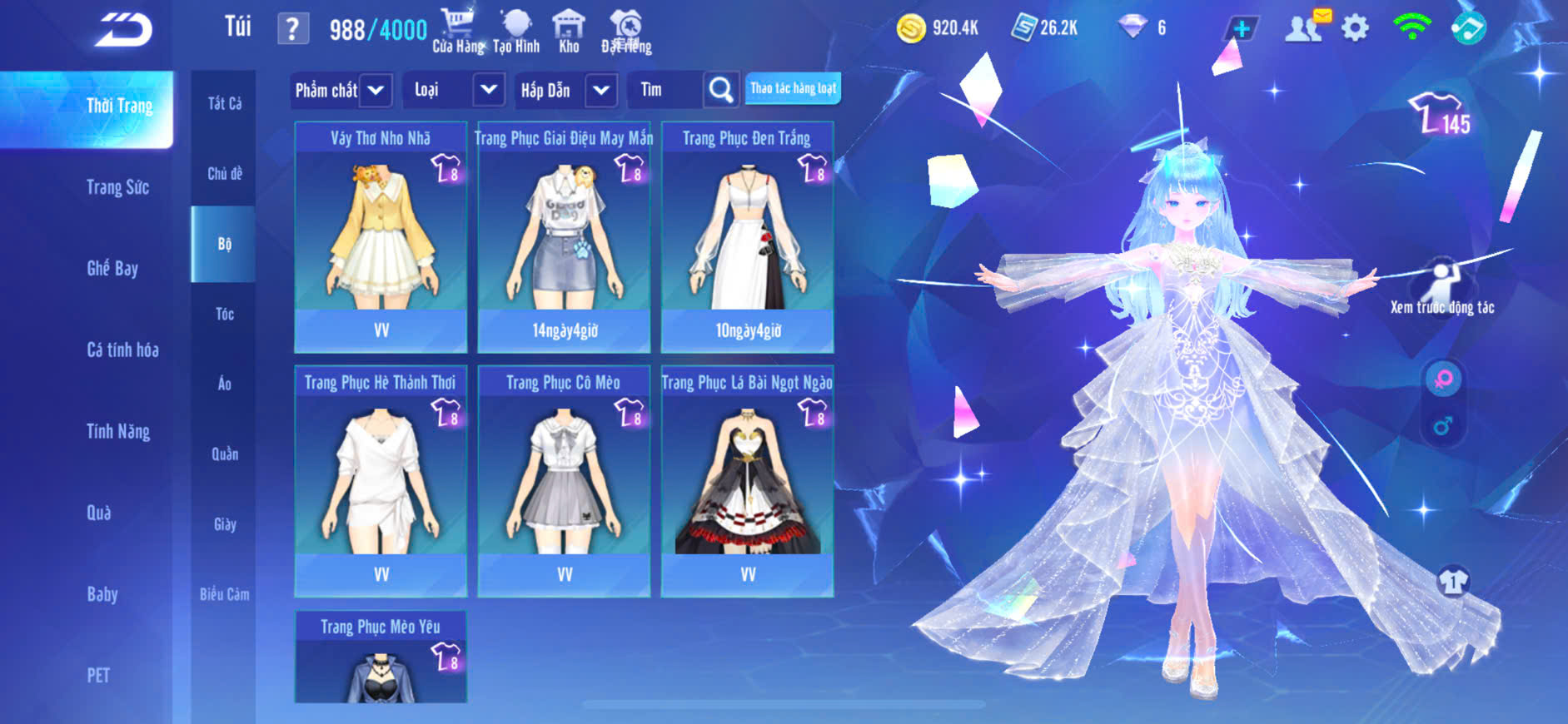Expand the Loại type dropdown

488,90
